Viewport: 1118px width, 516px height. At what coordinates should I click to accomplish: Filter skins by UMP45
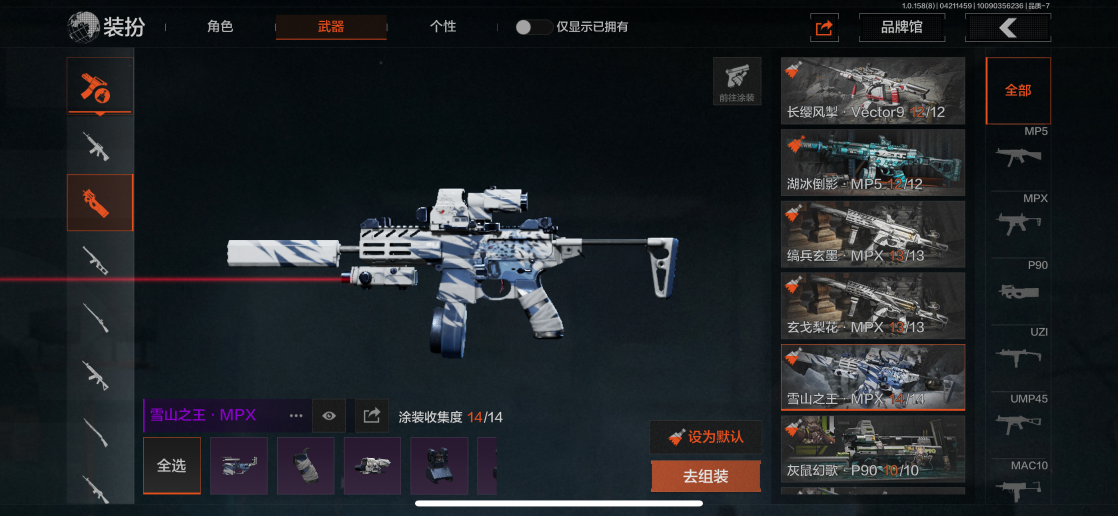click(1020, 418)
